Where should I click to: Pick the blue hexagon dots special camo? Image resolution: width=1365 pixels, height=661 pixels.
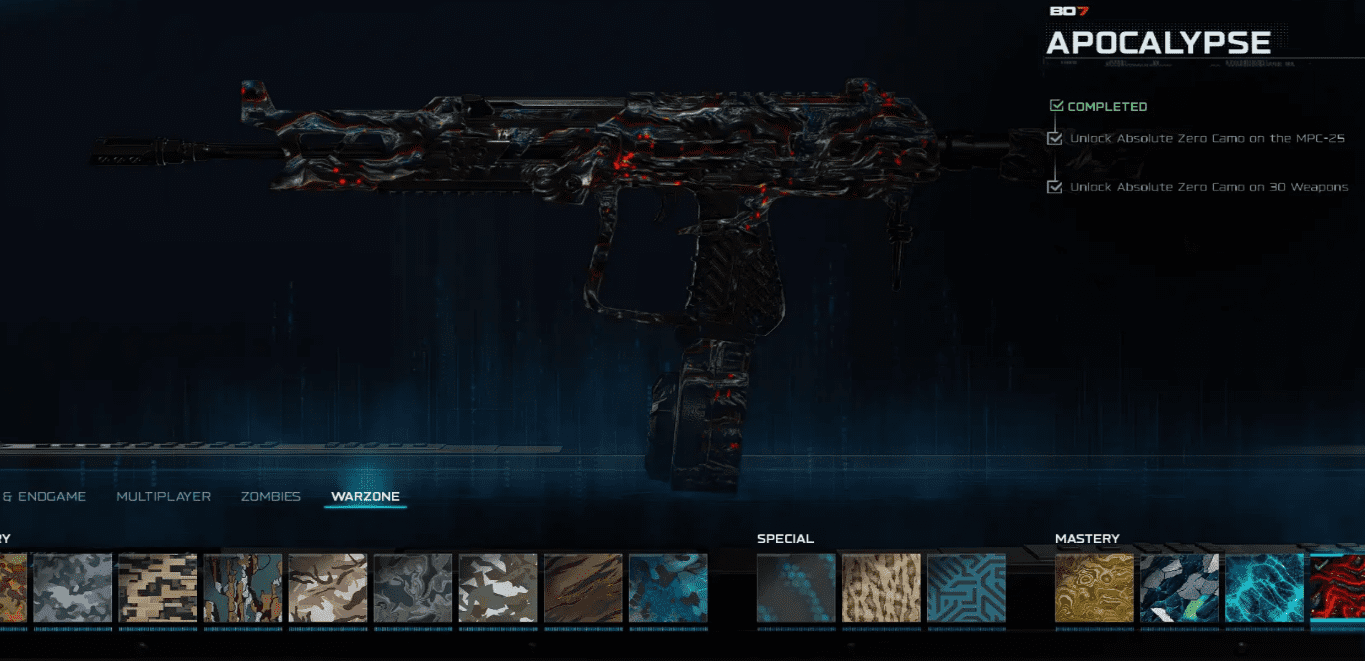tap(796, 588)
